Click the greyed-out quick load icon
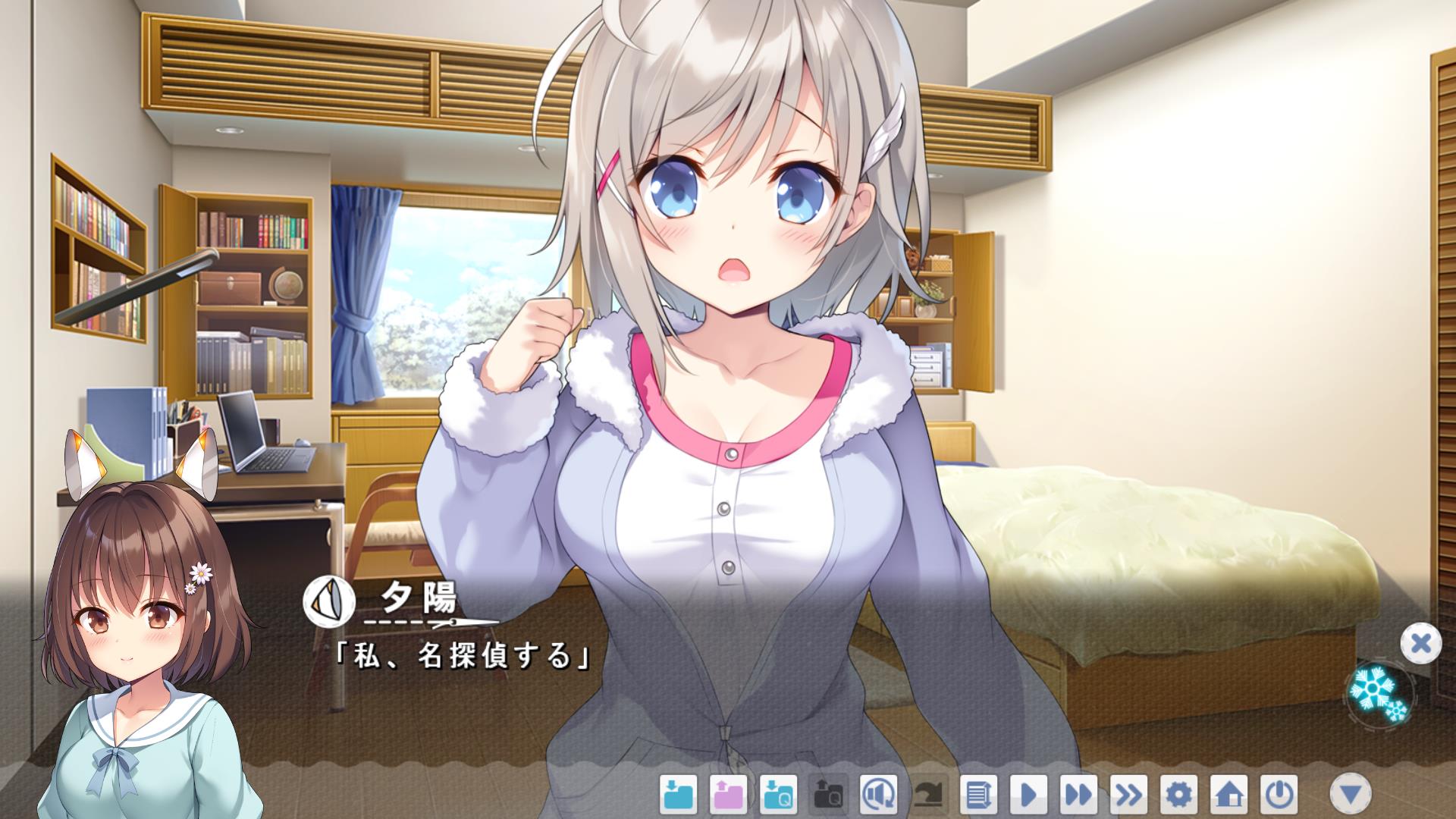 pos(828,795)
